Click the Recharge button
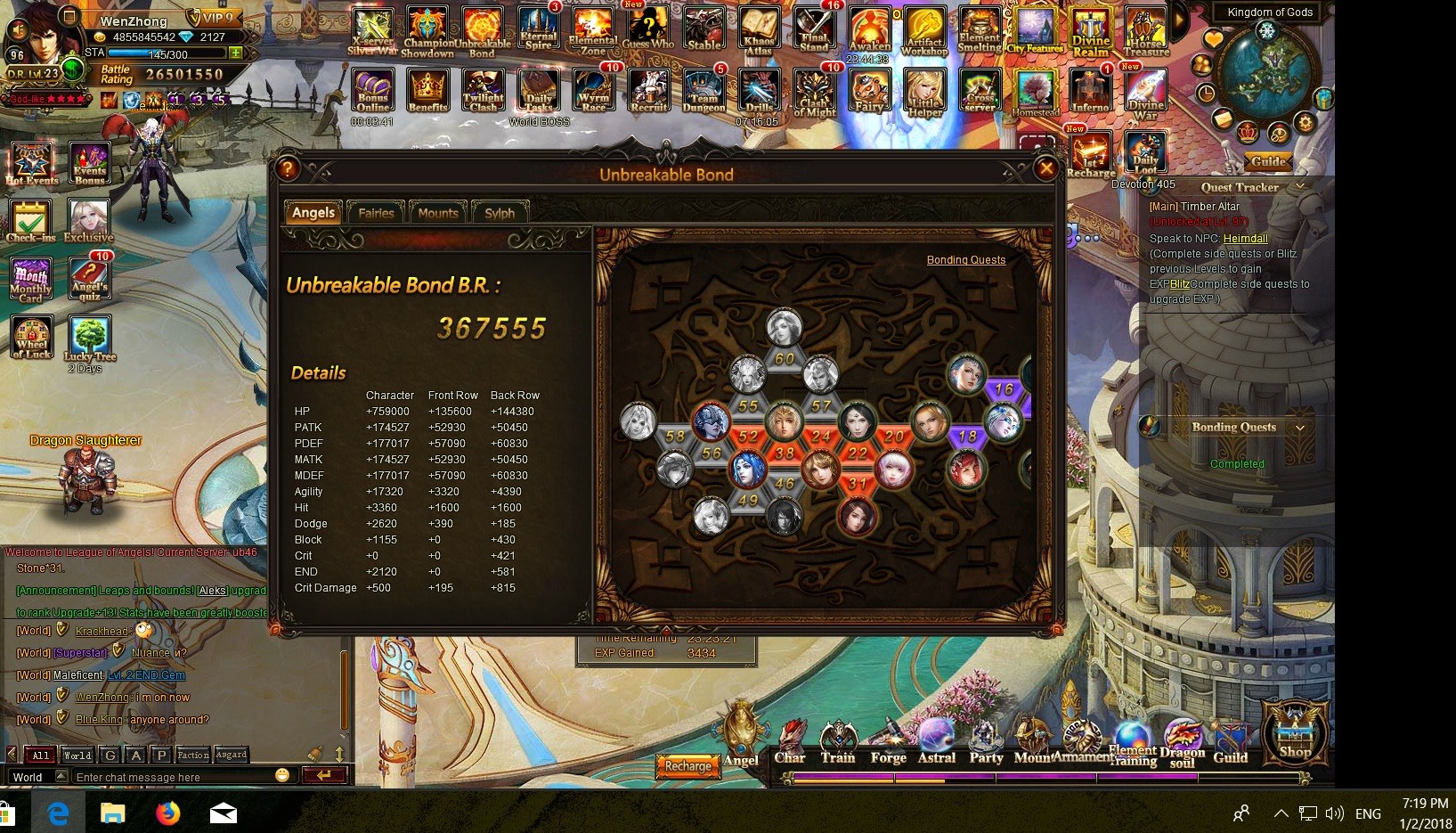Image resolution: width=1456 pixels, height=833 pixels. click(x=688, y=765)
